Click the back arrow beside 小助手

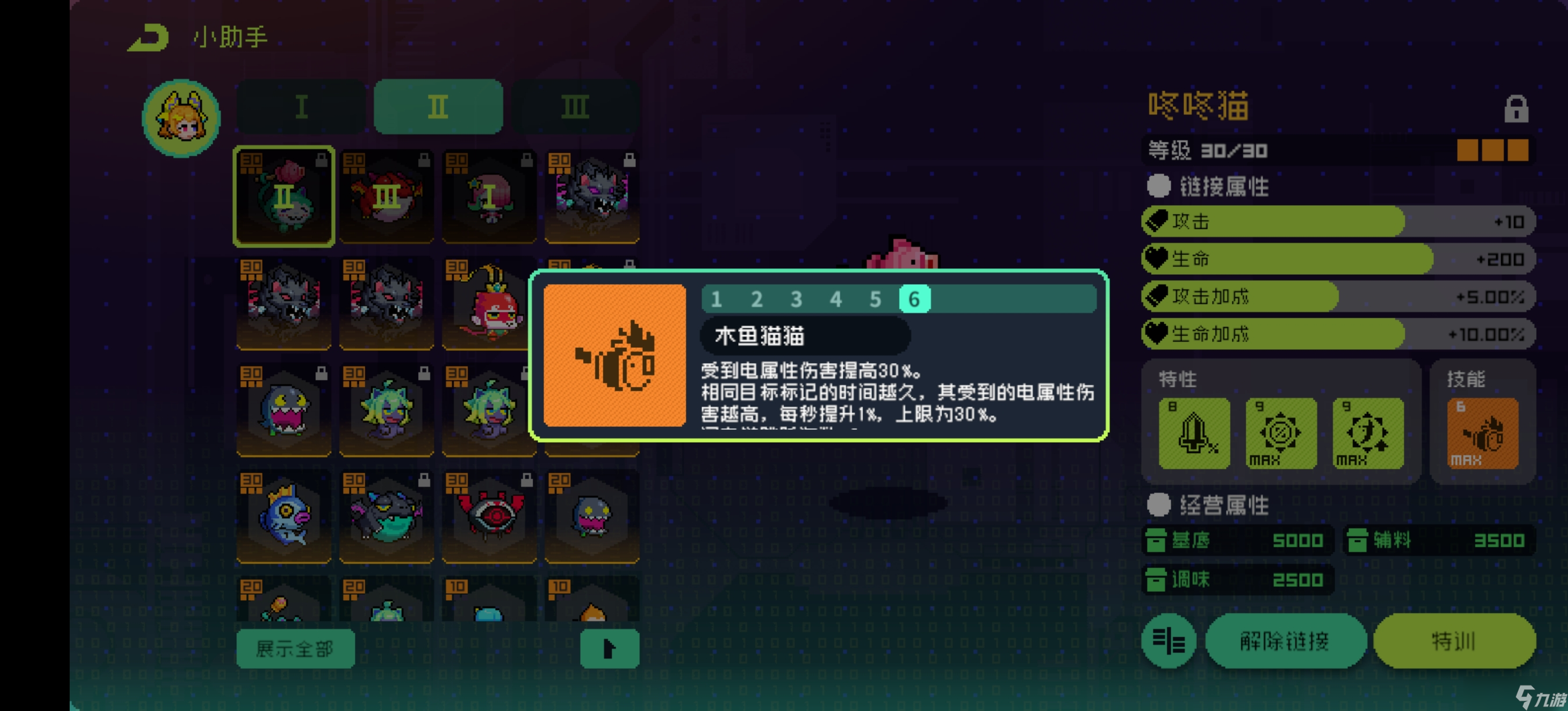tap(149, 37)
